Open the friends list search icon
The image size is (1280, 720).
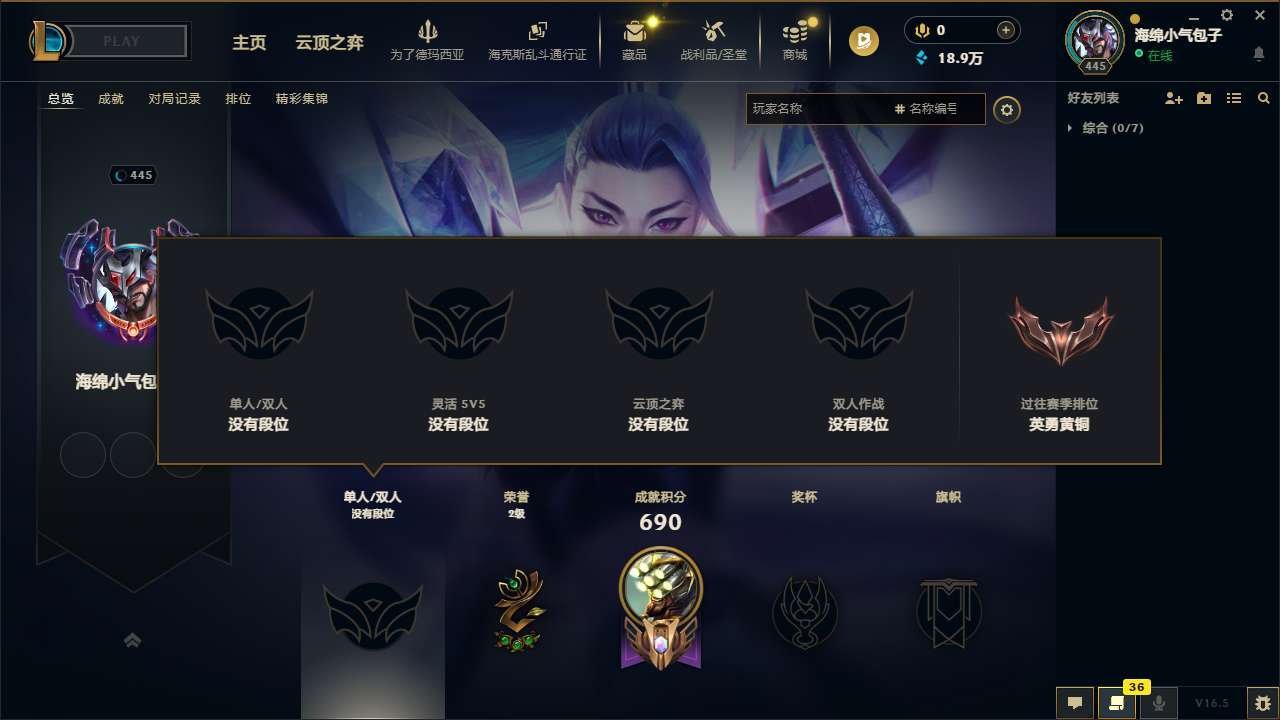pos(1263,98)
